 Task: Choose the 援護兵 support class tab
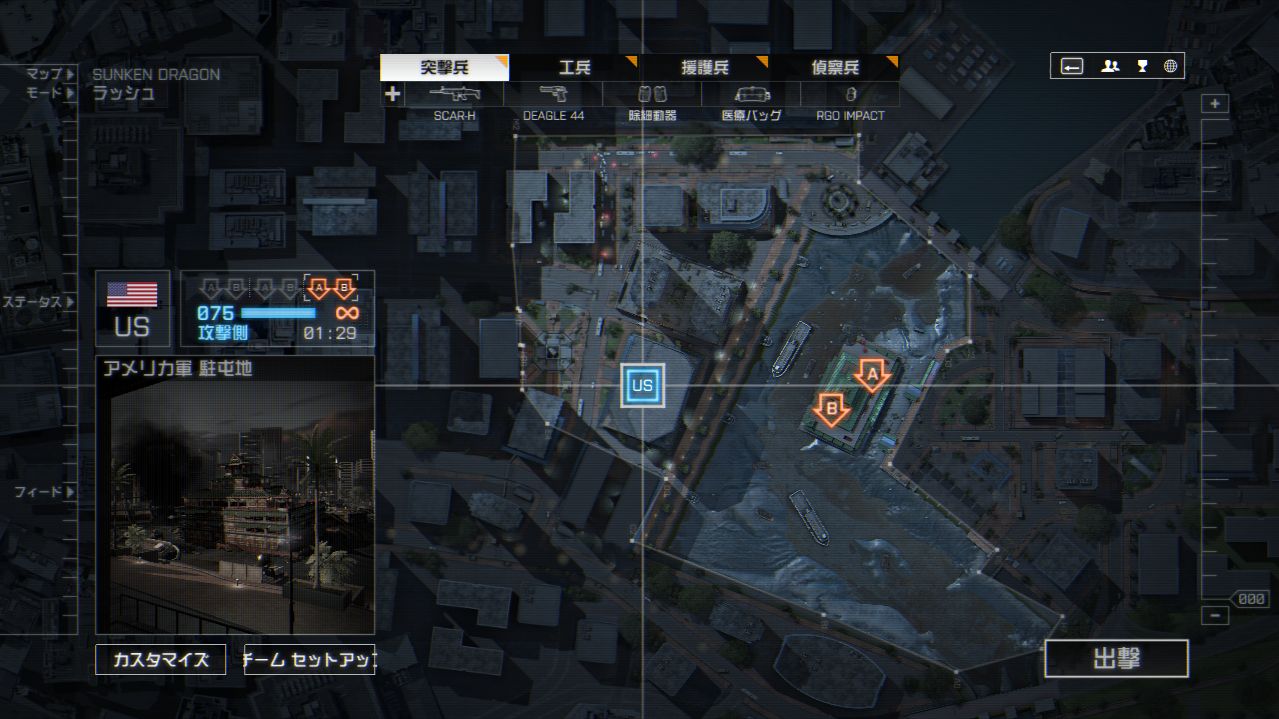[x=704, y=68]
